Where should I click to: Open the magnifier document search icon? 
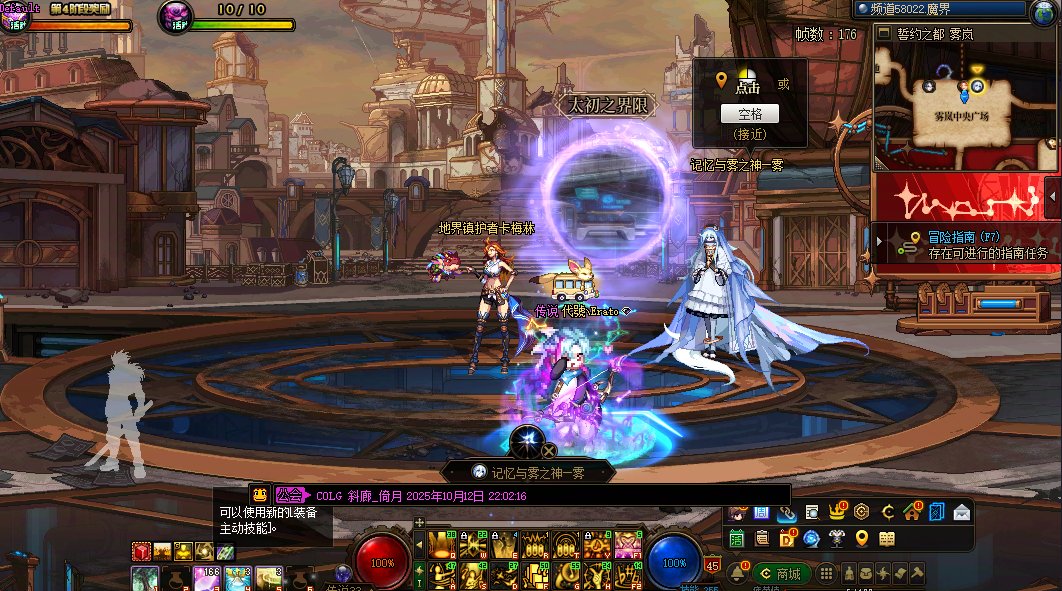click(812, 512)
